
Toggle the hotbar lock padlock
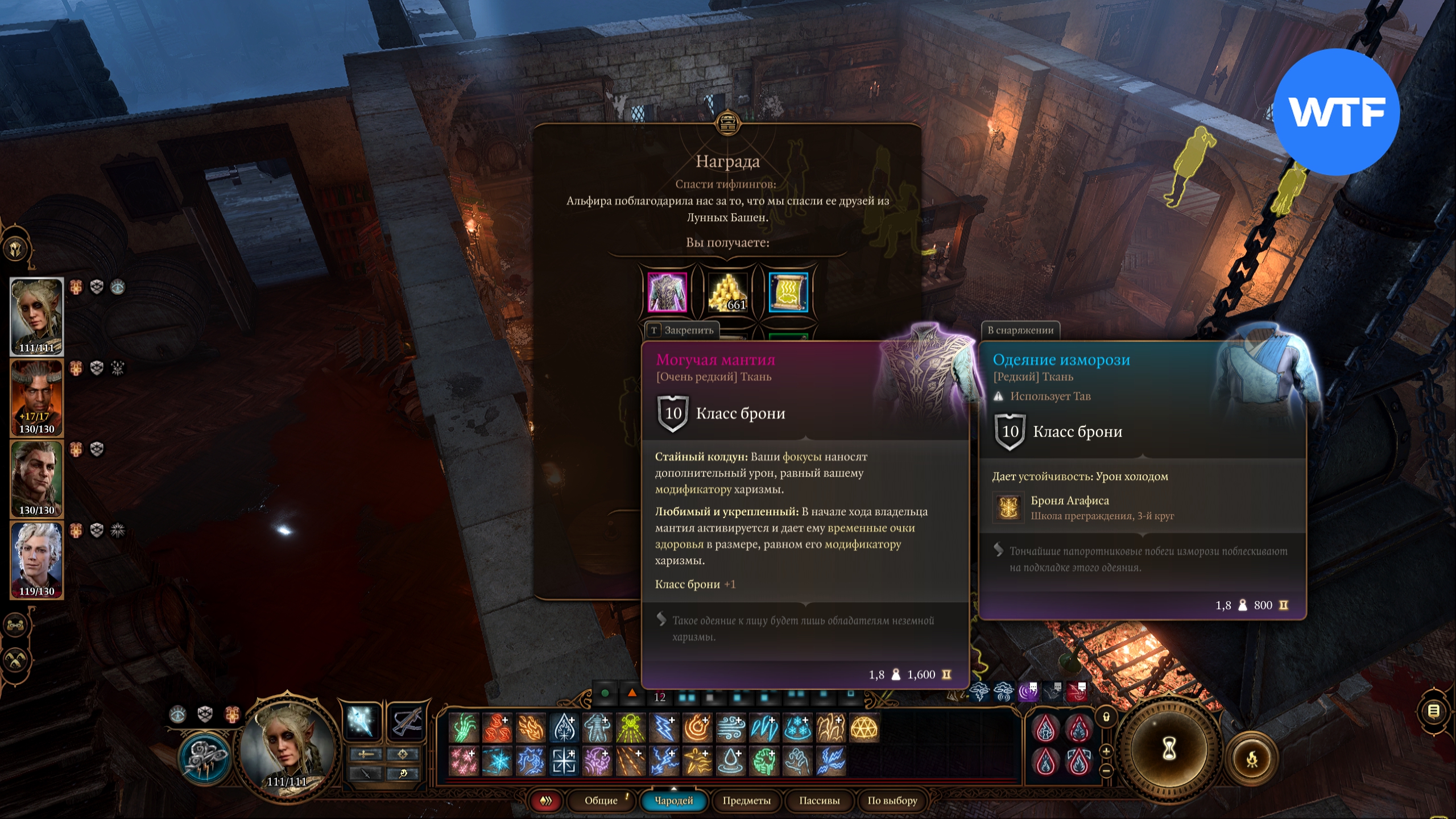coord(1106,717)
